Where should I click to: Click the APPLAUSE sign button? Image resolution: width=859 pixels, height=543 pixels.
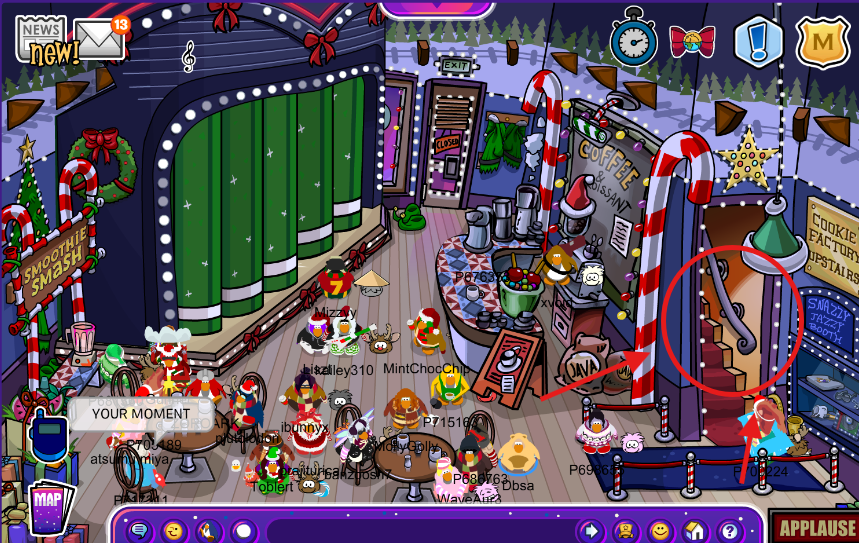815,528
